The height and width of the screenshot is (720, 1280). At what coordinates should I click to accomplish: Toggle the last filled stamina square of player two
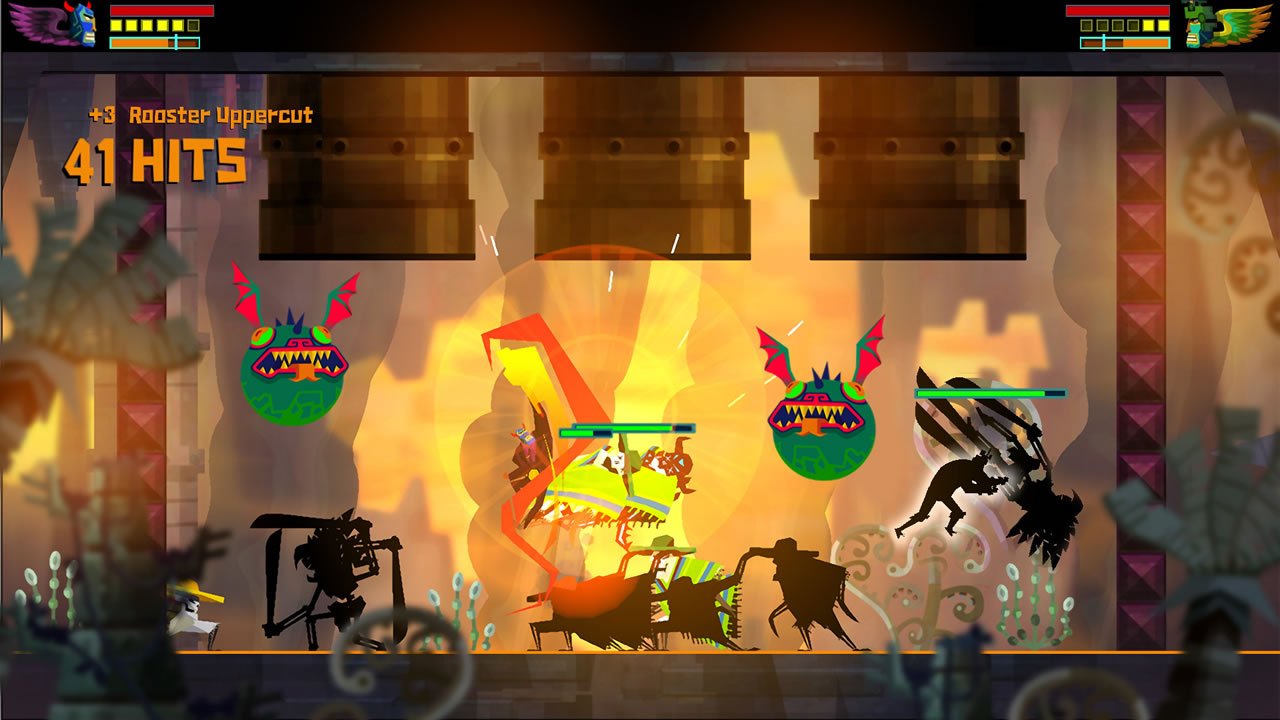[x=1163, y=26]
